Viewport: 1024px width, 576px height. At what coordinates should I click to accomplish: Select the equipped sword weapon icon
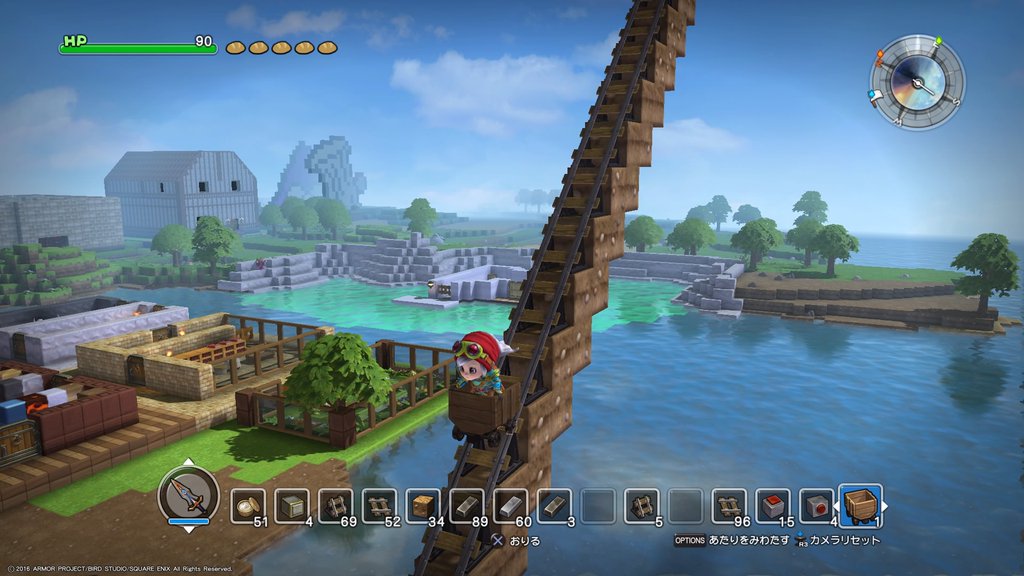(x=188, y=495)
